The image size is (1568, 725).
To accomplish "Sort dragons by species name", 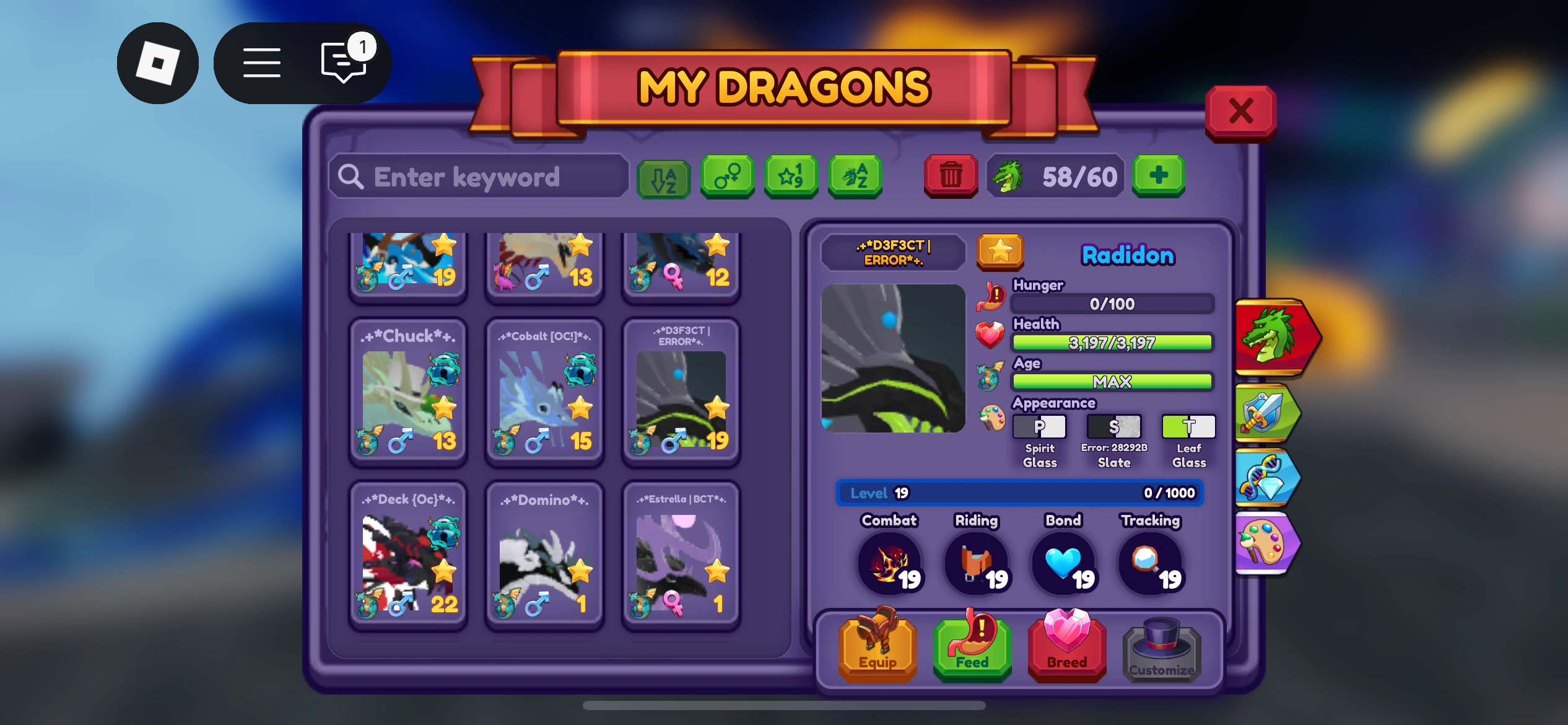I will [x=855, y=178].
